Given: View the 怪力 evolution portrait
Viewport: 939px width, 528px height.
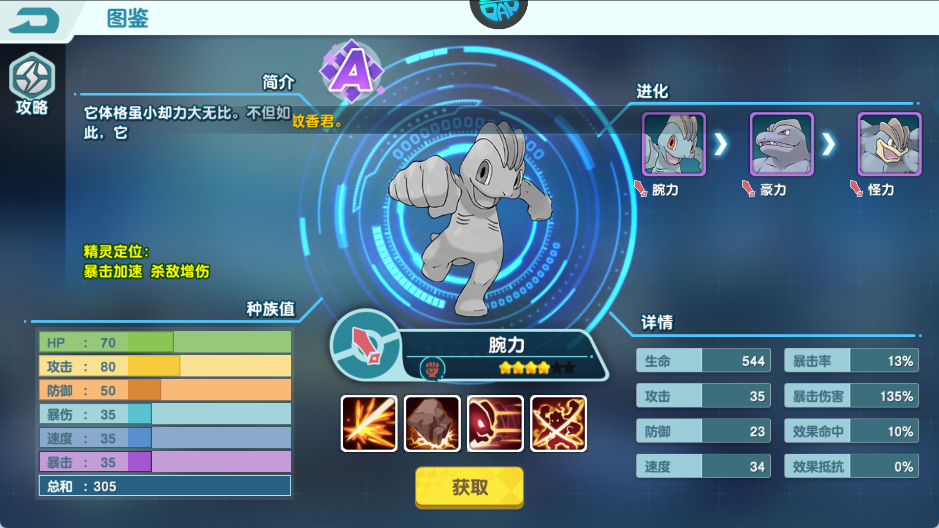Looking at the screenshot, I should tap(890, 144).
